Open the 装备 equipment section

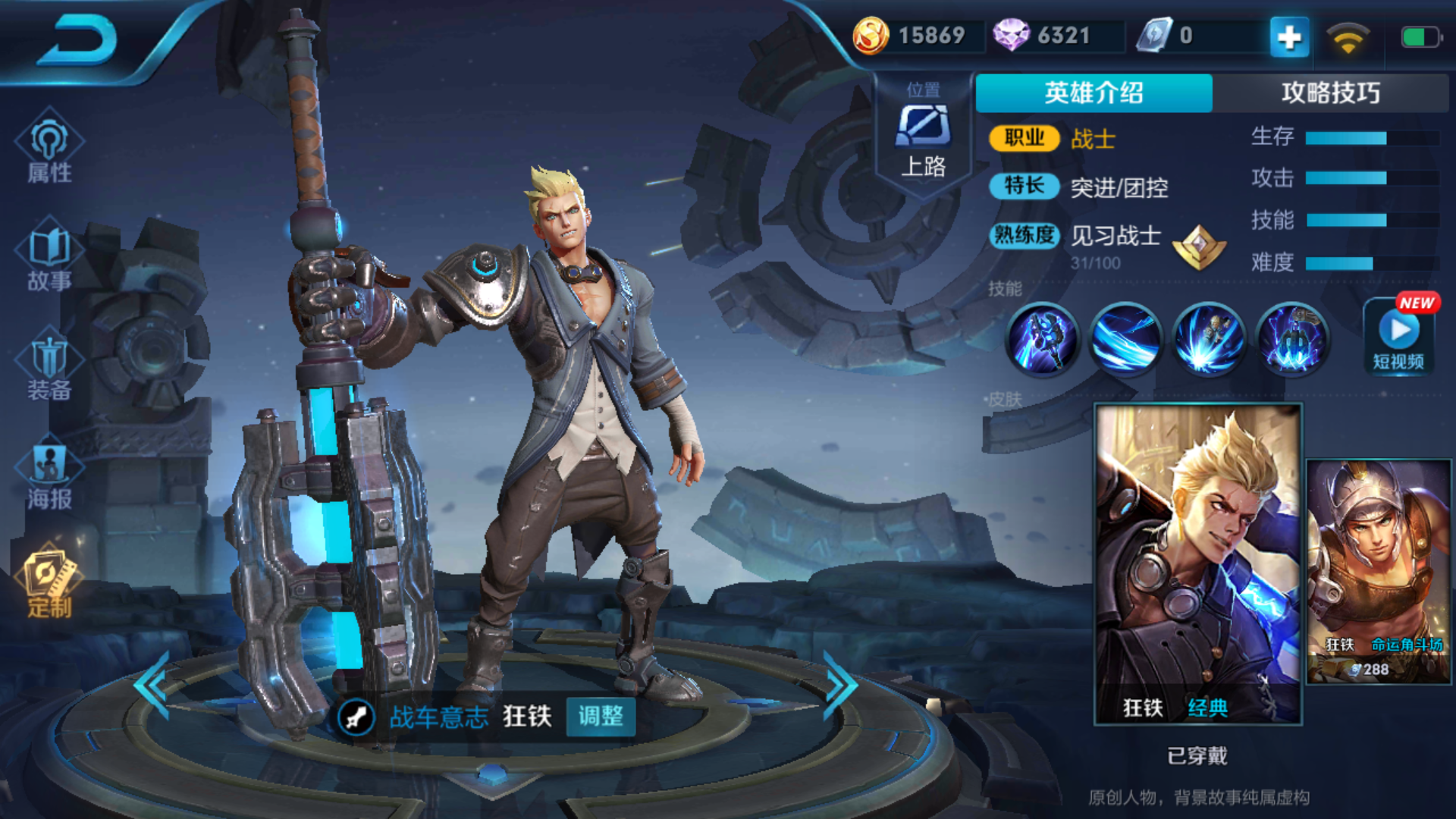click(49, 368)
